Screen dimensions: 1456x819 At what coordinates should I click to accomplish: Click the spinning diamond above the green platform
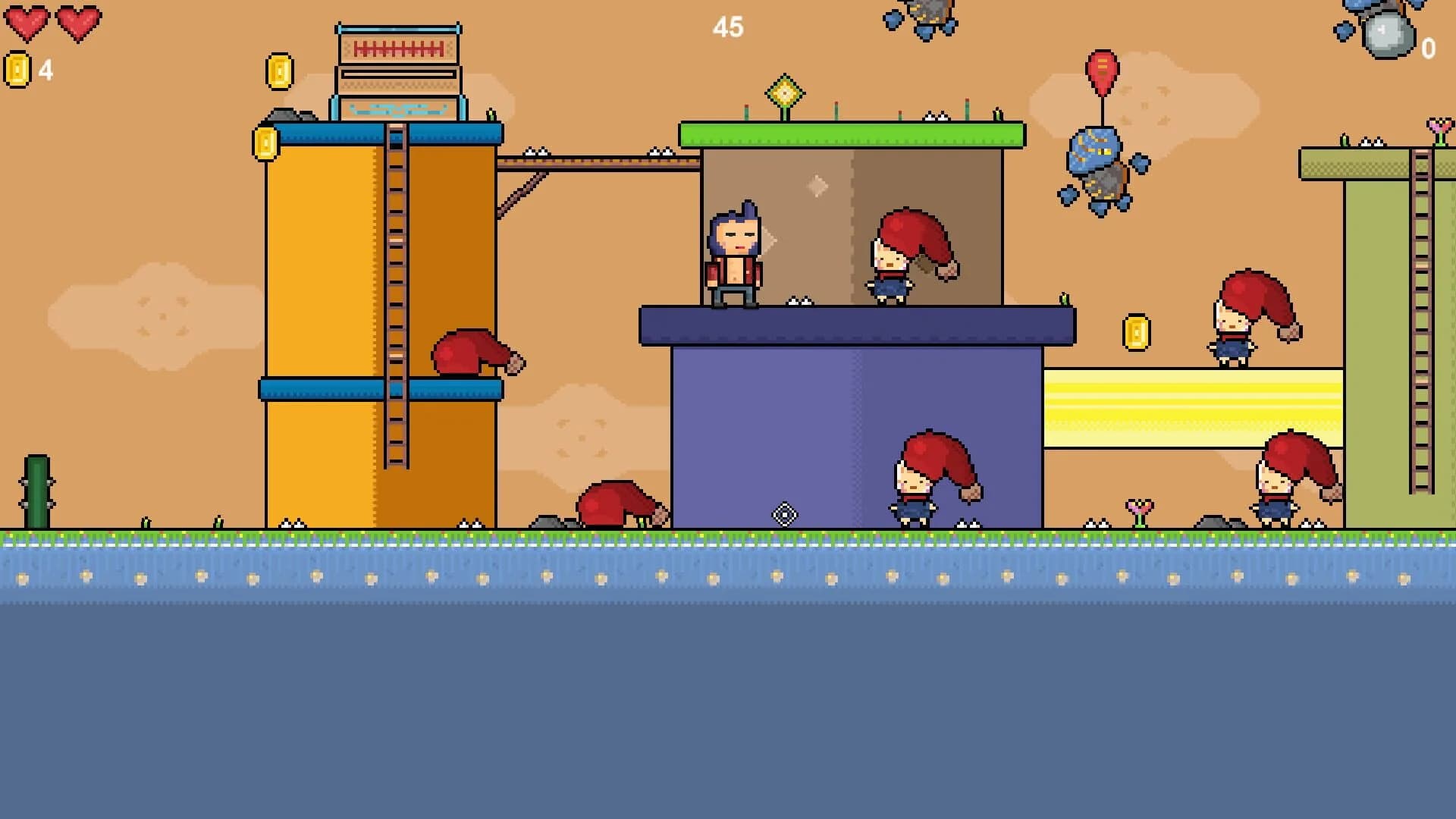coord(785,93)
